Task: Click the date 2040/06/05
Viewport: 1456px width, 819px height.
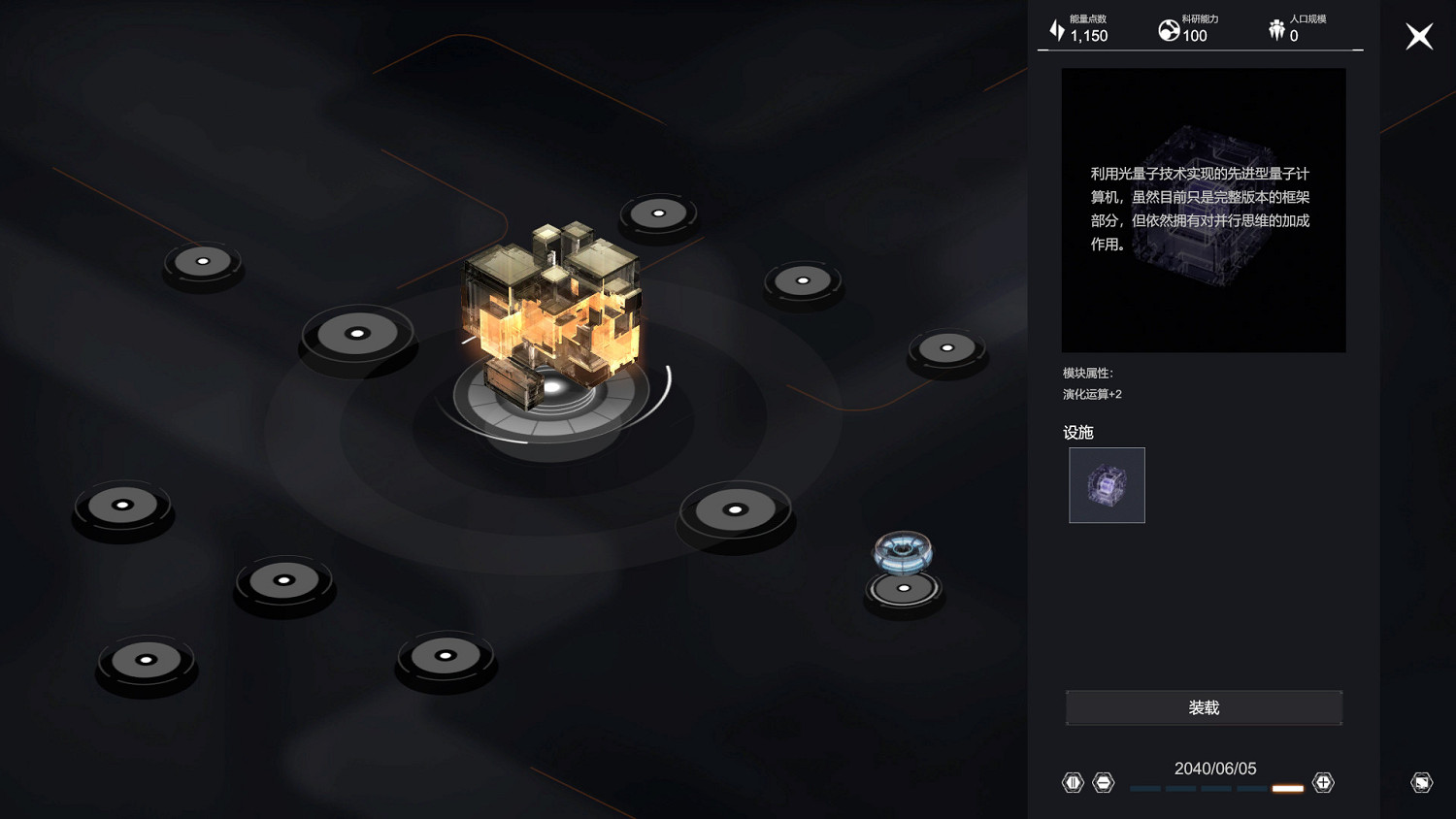Action: pos(1217,768)
